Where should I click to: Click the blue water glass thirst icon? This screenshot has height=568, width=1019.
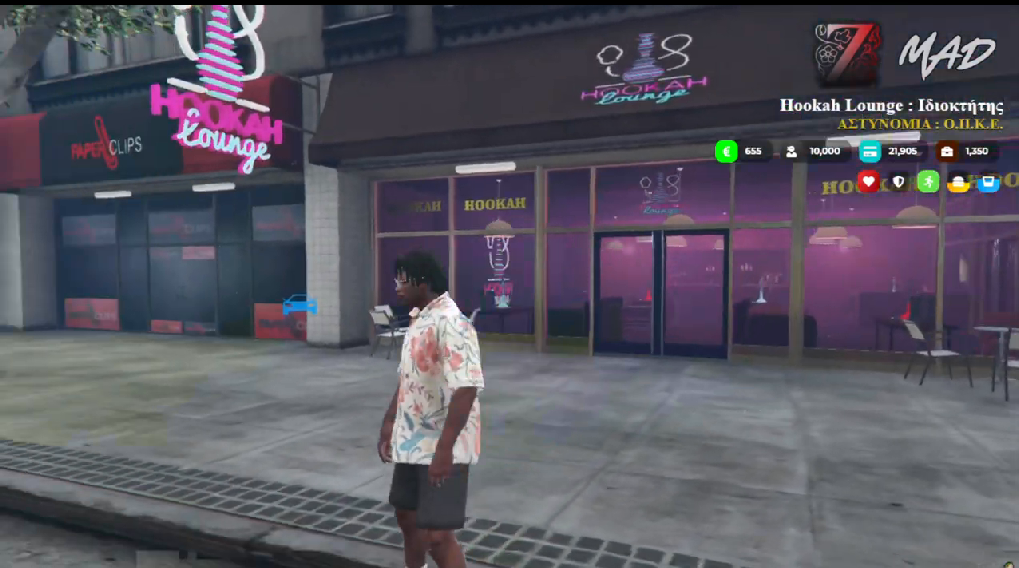tap(988, 183)
